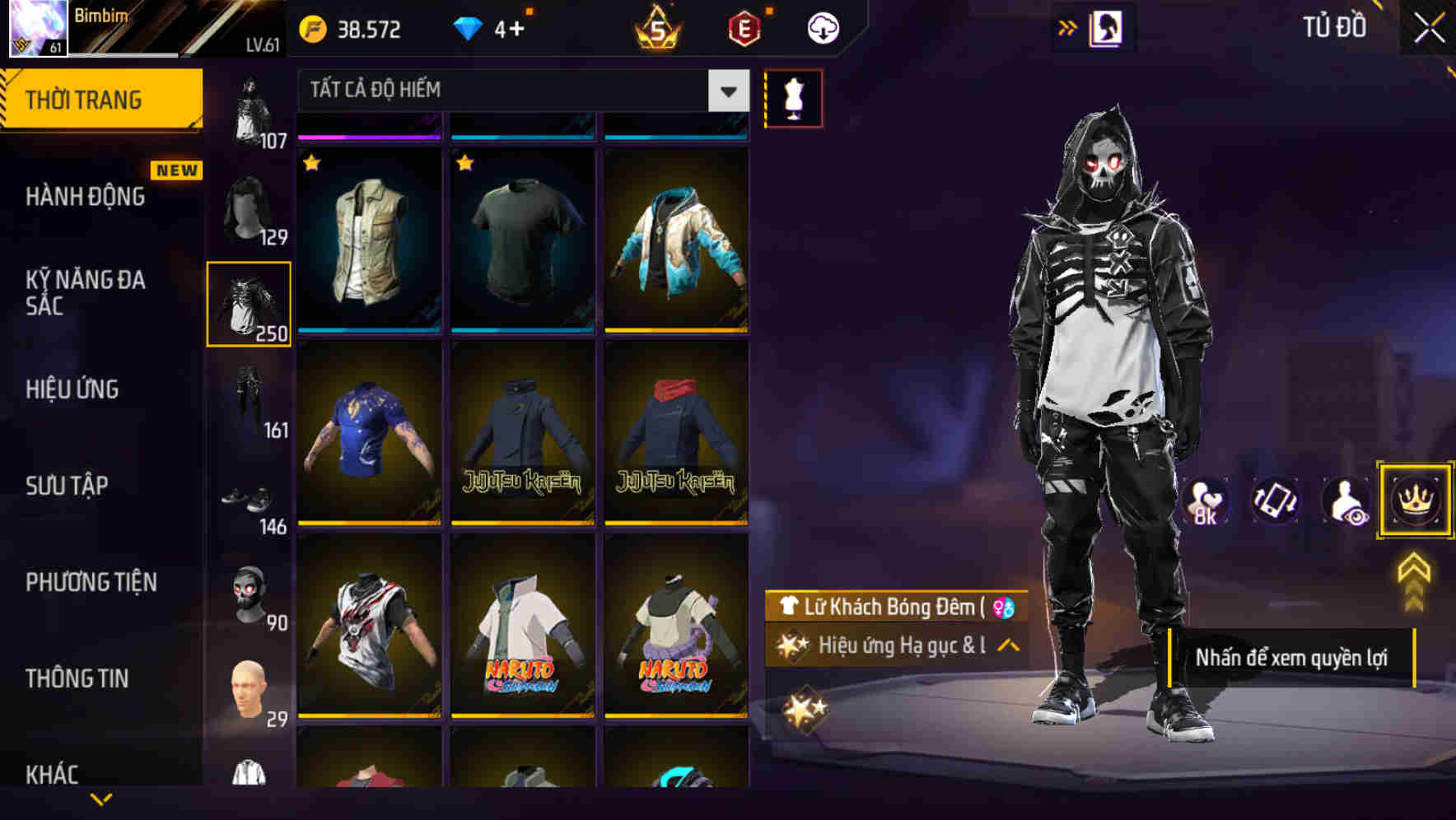
Task: Click the mannequin wardrobe icon above the outfit list
Action: click(793, 97)
